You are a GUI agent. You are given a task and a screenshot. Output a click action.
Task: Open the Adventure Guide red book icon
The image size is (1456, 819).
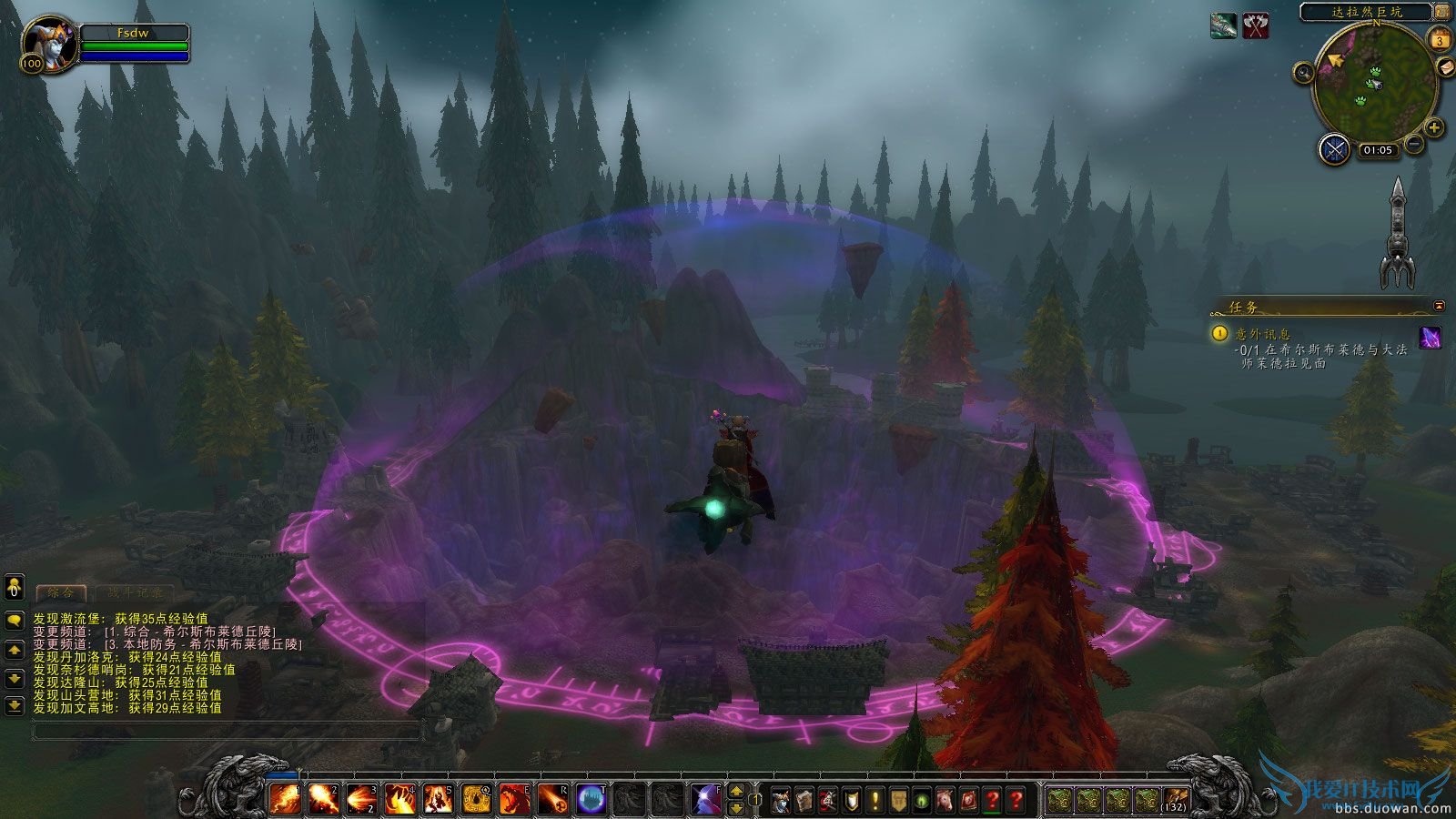pyautogui.click(x=970, y=799)
